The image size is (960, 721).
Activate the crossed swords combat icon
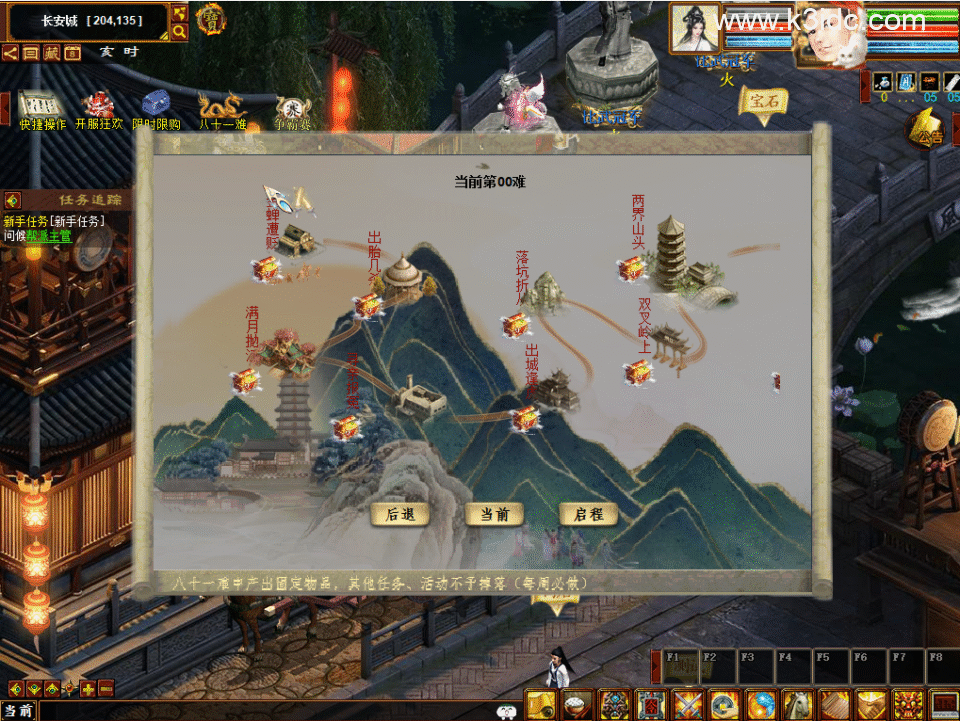(688, 704)
